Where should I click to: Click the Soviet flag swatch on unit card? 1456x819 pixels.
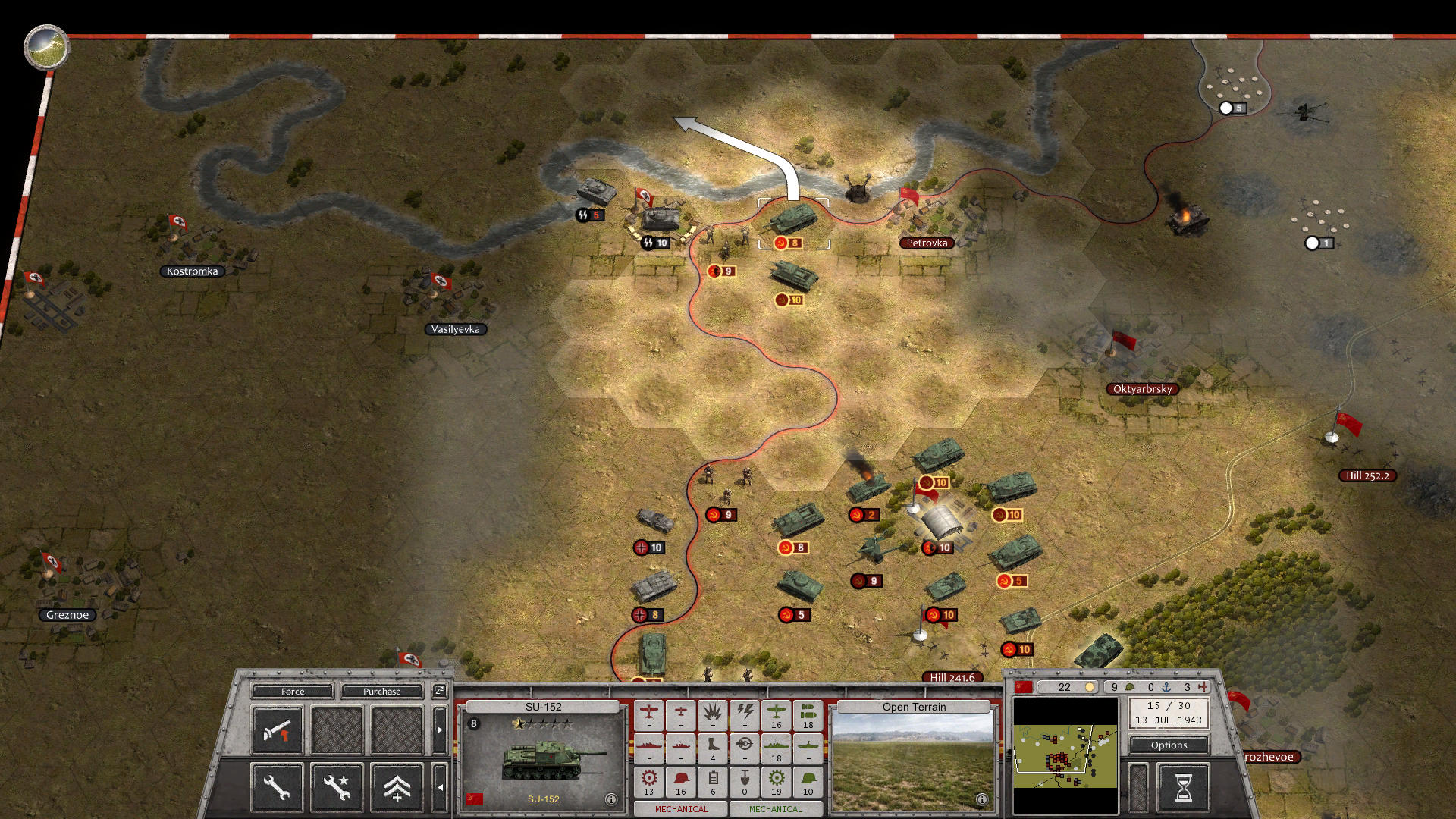pyautogui.click(x=476, y=798)
